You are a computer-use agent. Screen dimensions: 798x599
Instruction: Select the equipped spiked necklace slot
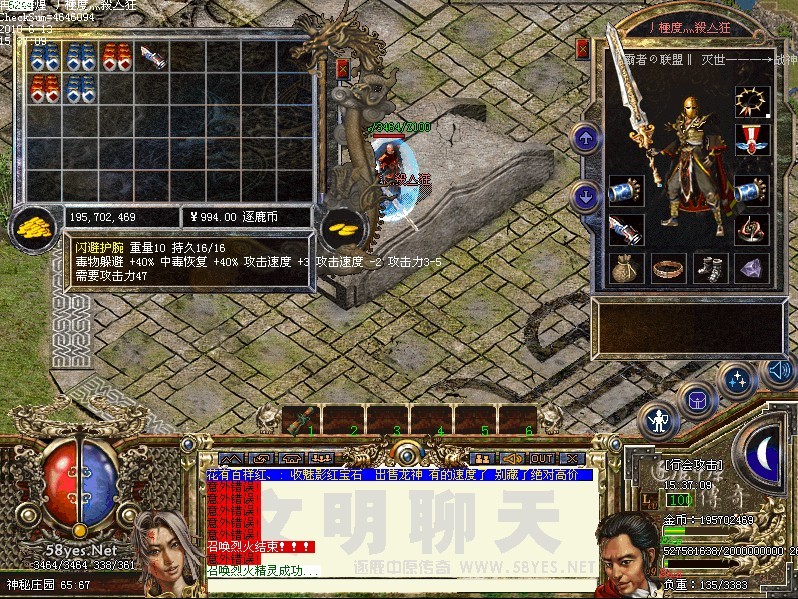point(751,101)
